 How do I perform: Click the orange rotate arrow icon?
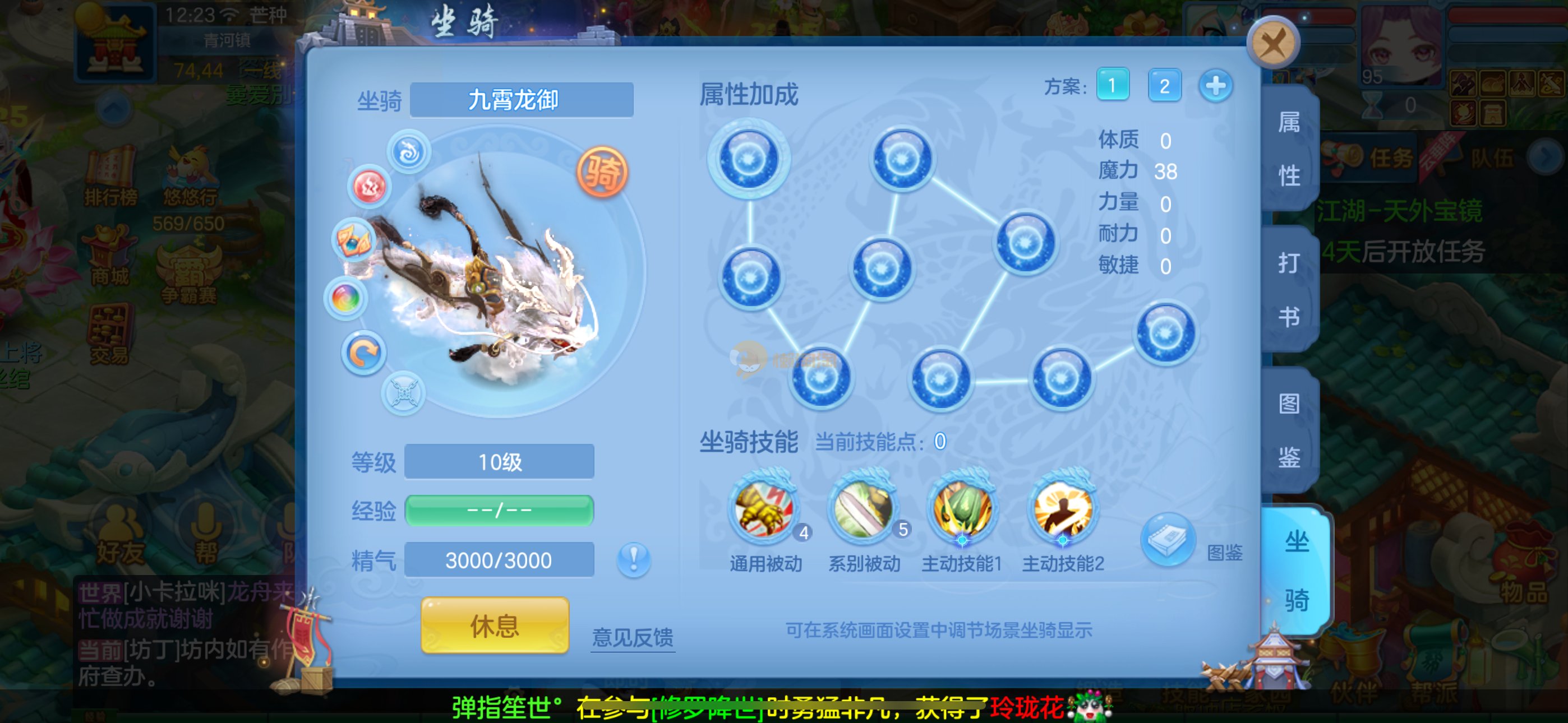pyautogui.click(x=363, y=354)
